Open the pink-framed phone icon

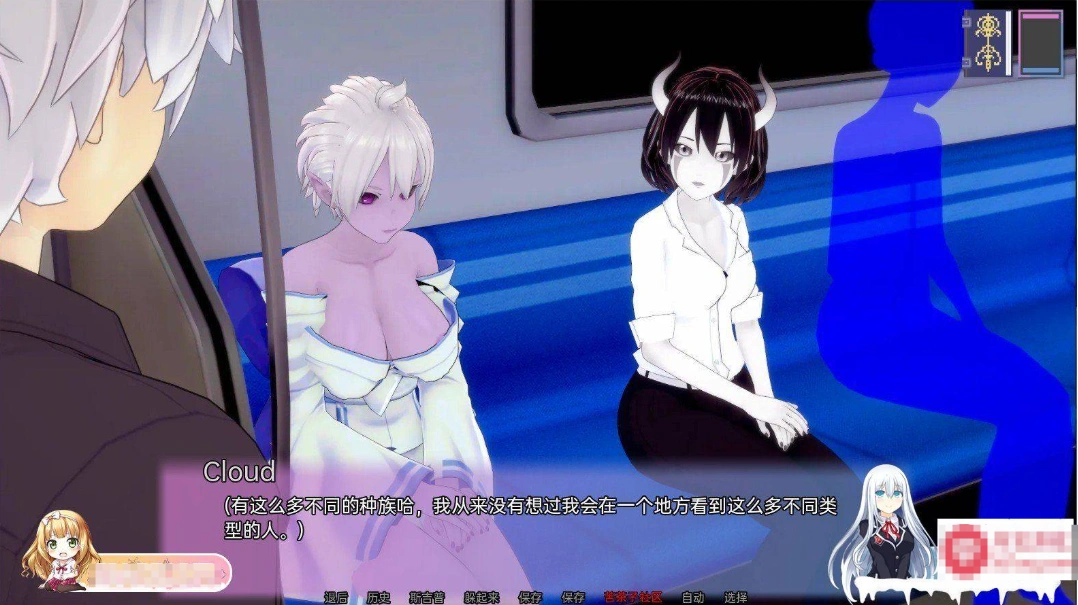pyautogui.click(x=1041, y=43)
